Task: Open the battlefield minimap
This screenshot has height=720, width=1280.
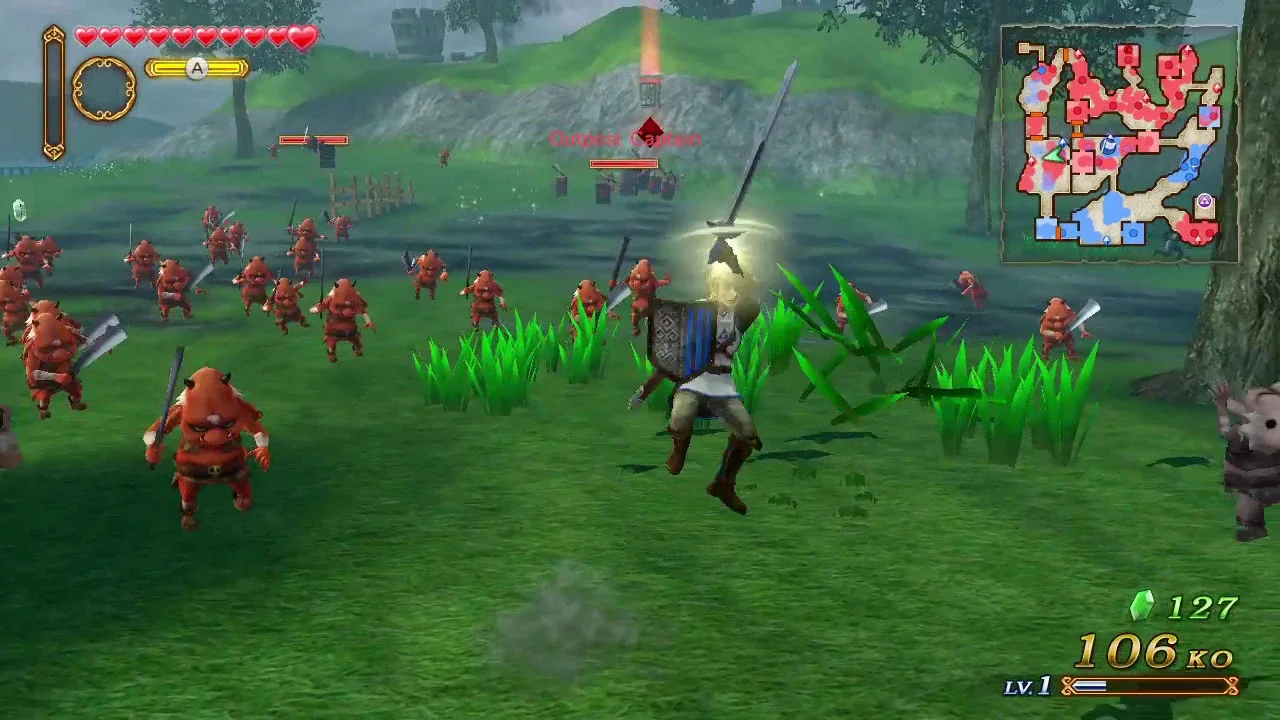Action: click(x=1120, y=144)
